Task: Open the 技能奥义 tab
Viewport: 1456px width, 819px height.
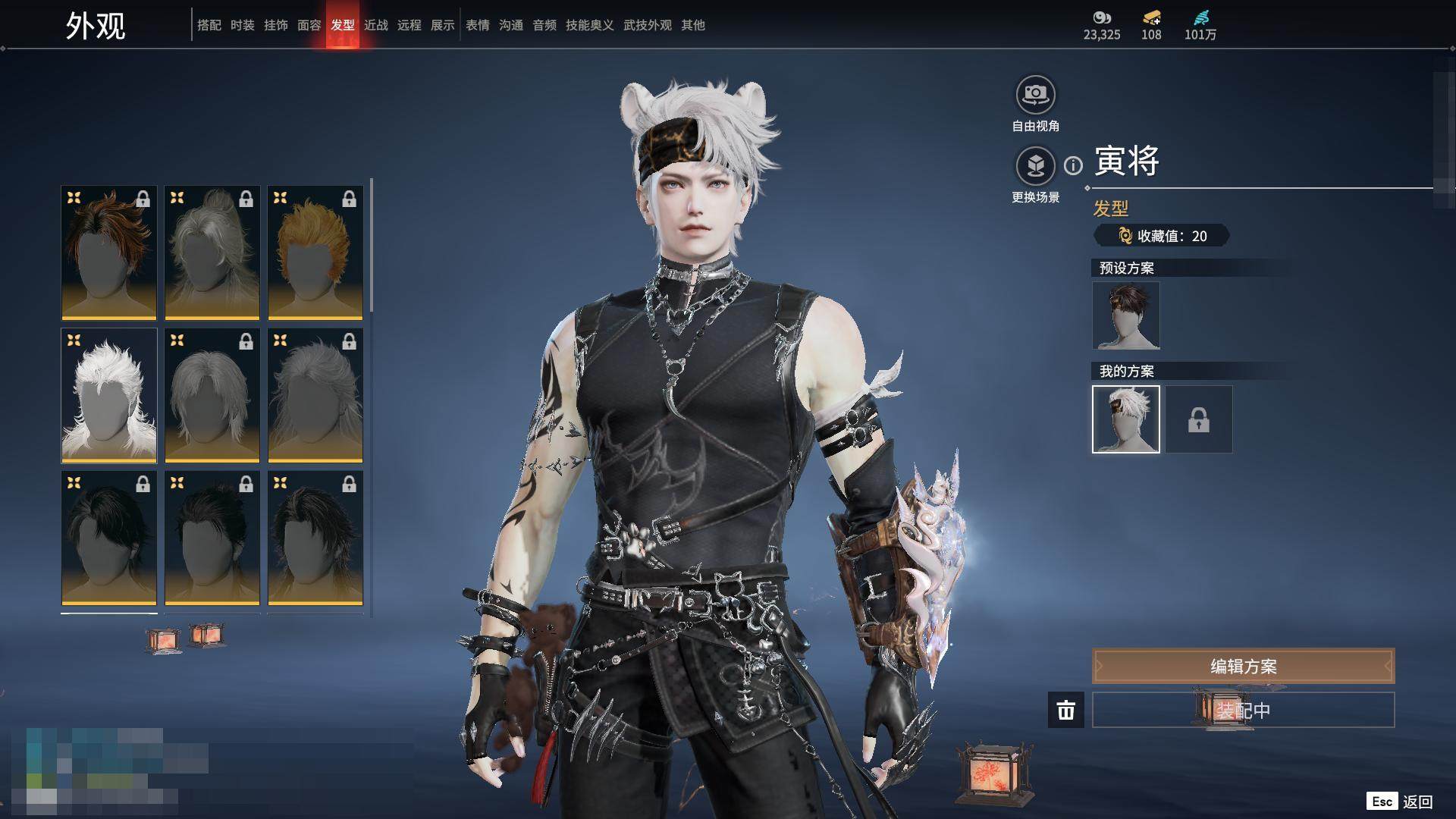Action: pyautogui.click(x=589, y=25)
